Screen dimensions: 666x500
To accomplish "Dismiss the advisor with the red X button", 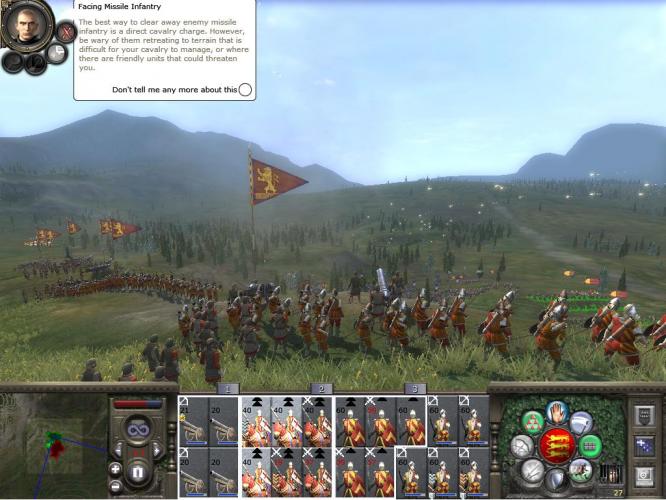I will 66,31.
